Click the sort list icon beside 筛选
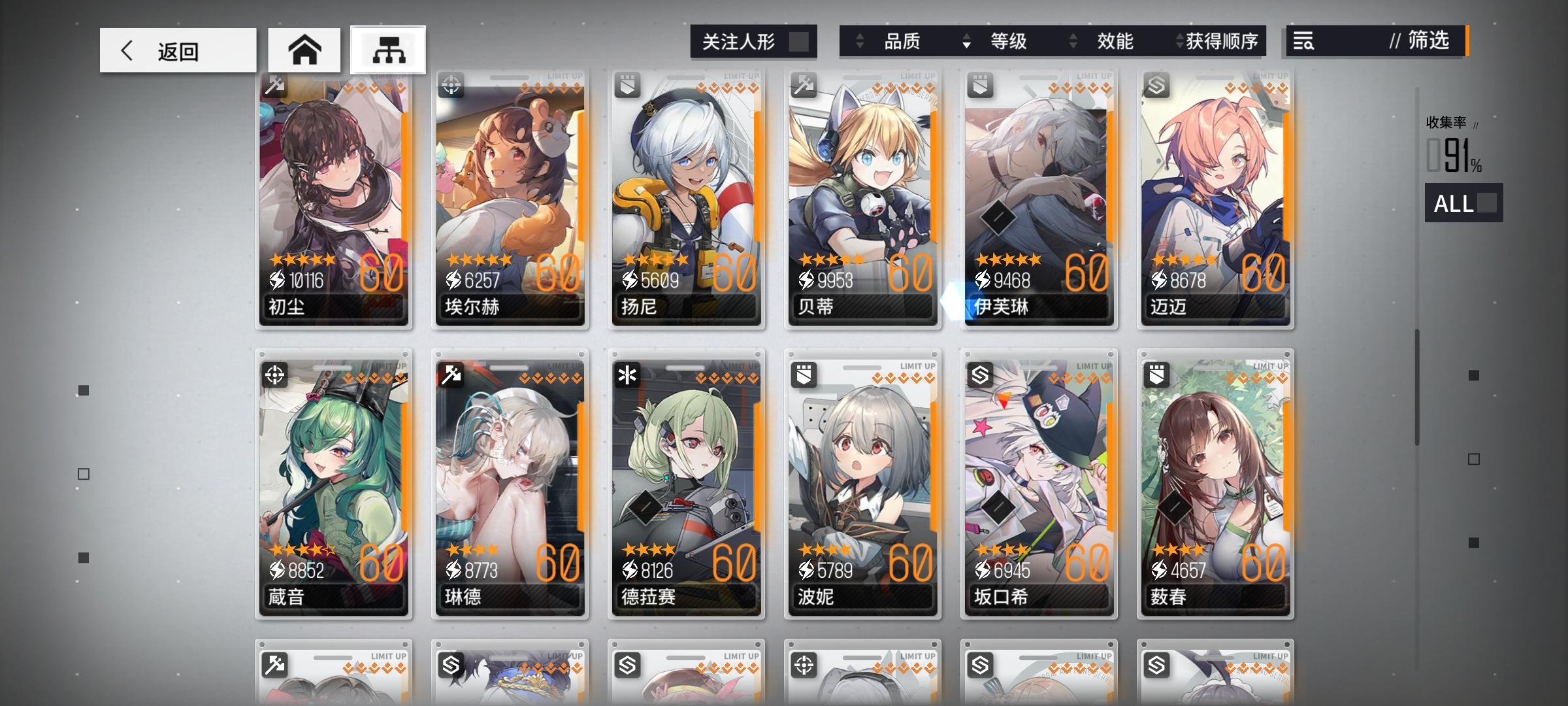Screen dimensions: 1568x706 [x=1304, y=41]
